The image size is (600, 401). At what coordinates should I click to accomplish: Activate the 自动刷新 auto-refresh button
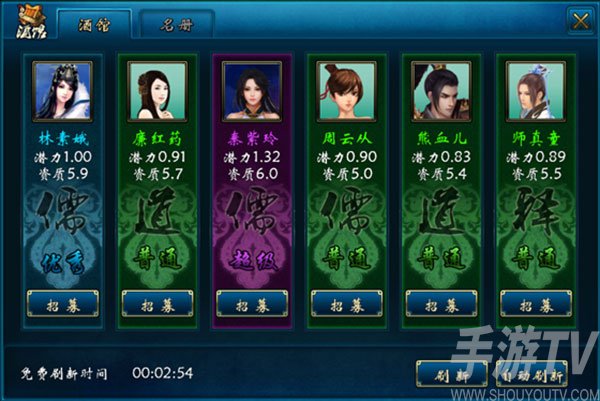pos(532,373)
